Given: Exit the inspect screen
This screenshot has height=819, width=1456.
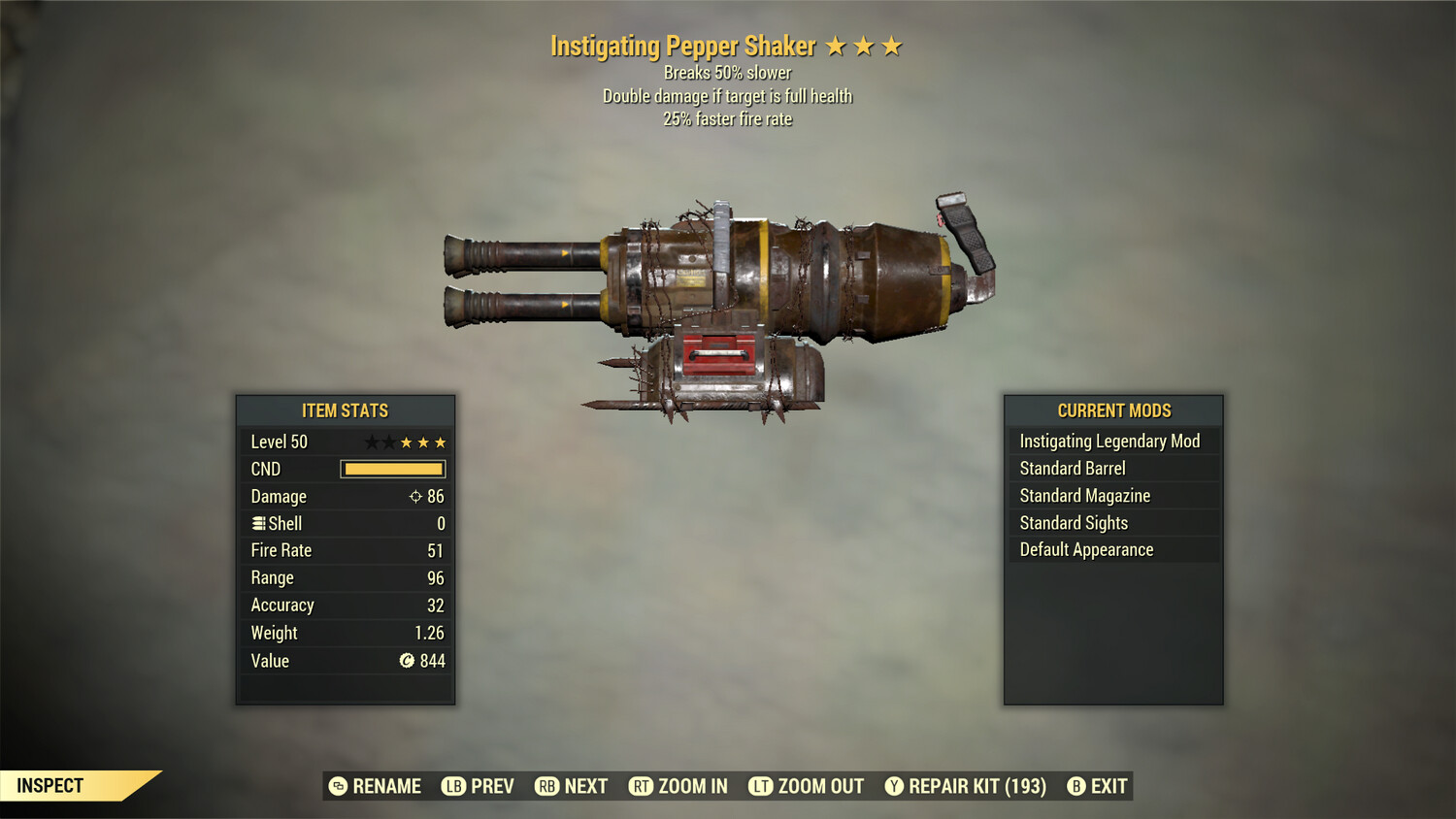Looking at the screenshot, I should (1098, 786).
